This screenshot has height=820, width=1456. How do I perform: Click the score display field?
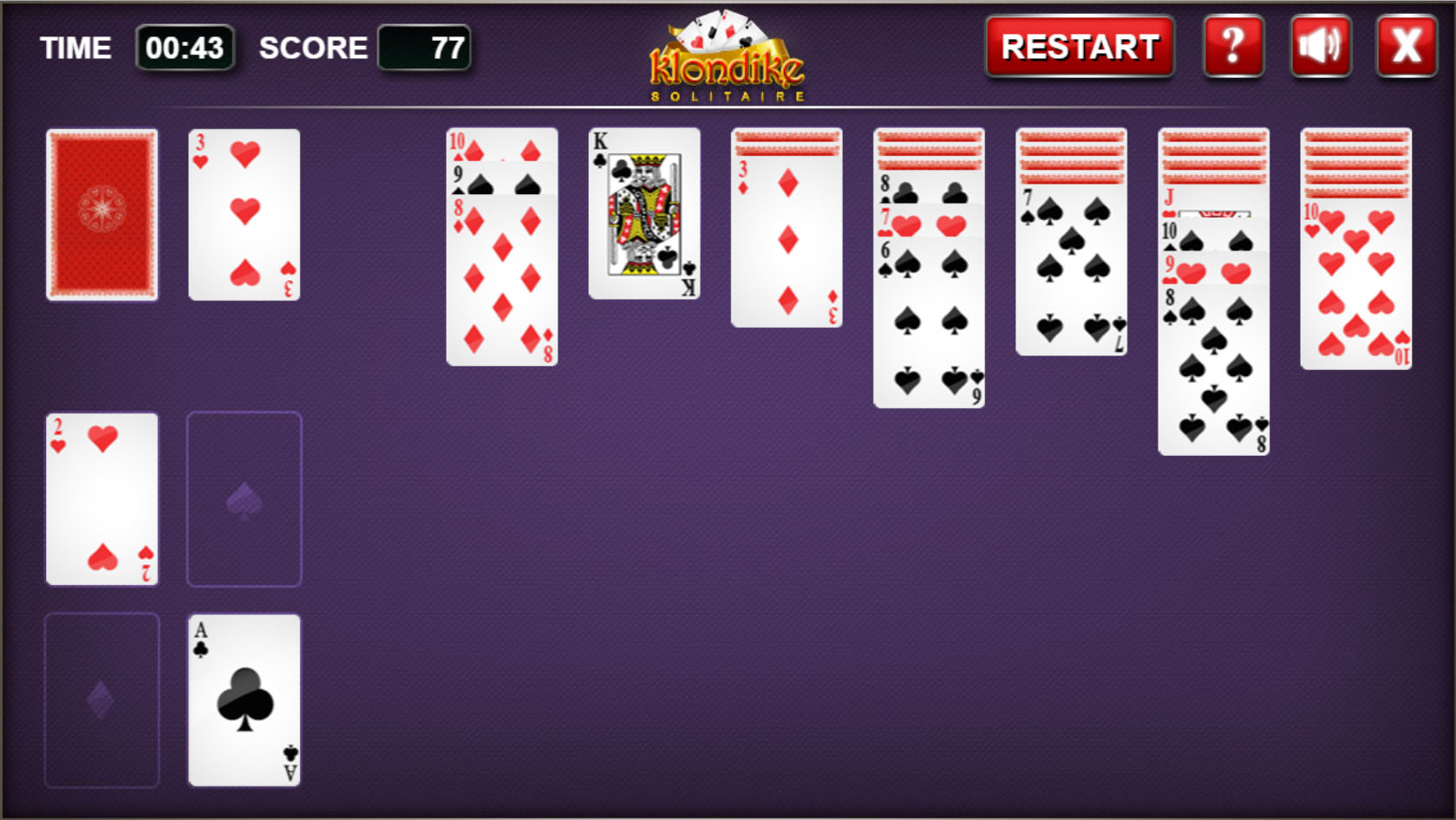coord(425,49)
